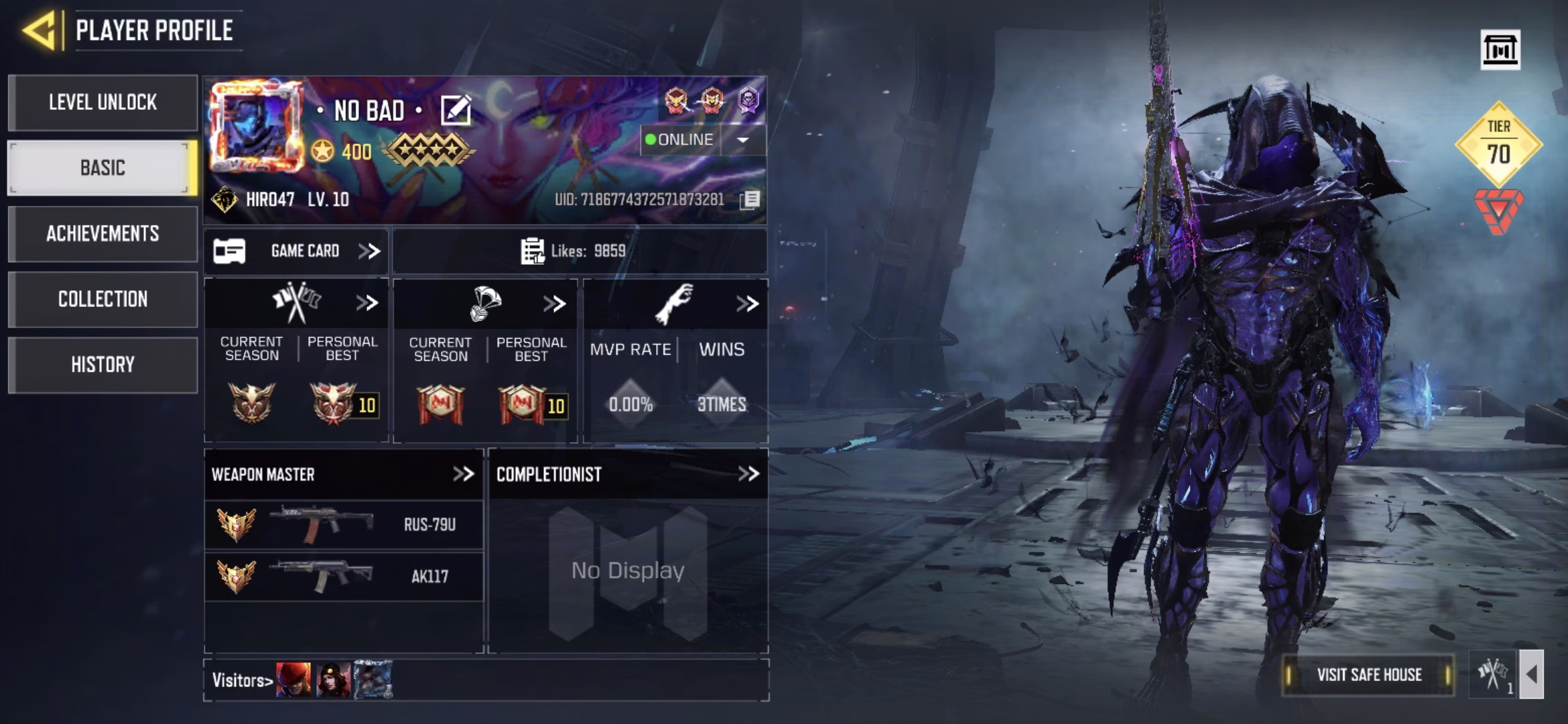Visit the Safe House
This screenshot has width=1568, height=724.
(1368, 675)
